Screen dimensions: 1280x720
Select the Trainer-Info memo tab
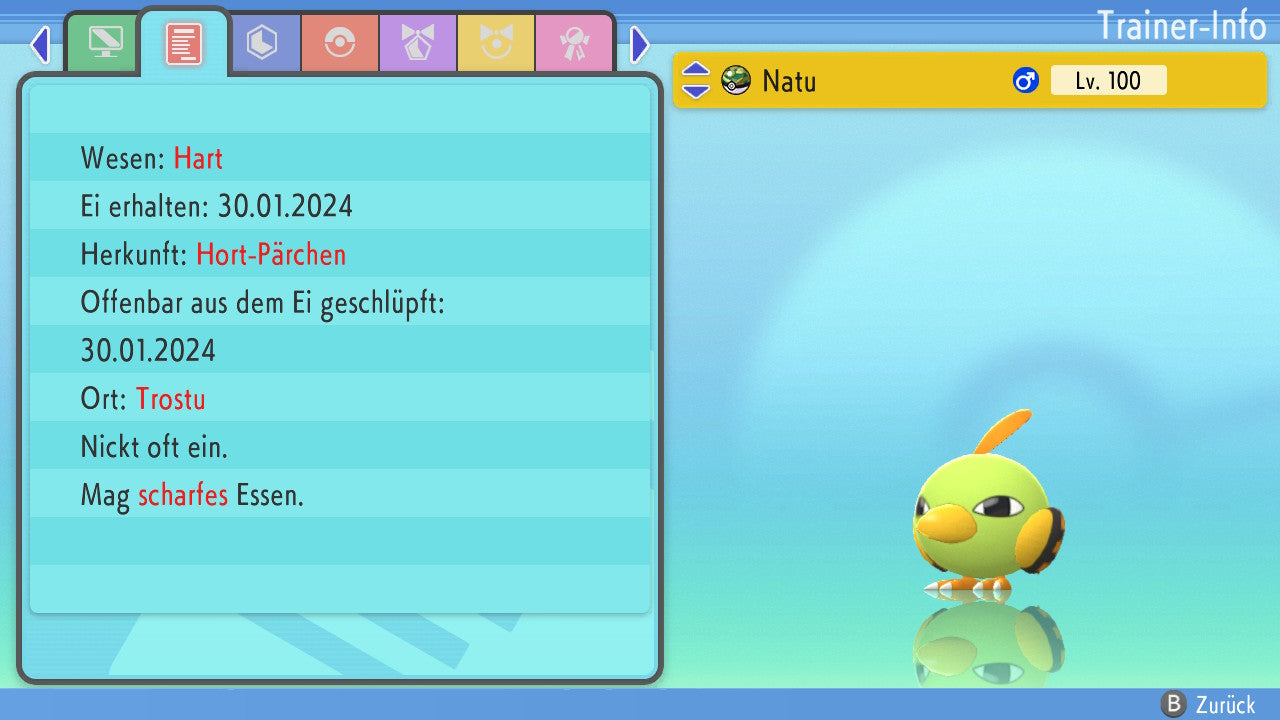[x=184, y=43]
